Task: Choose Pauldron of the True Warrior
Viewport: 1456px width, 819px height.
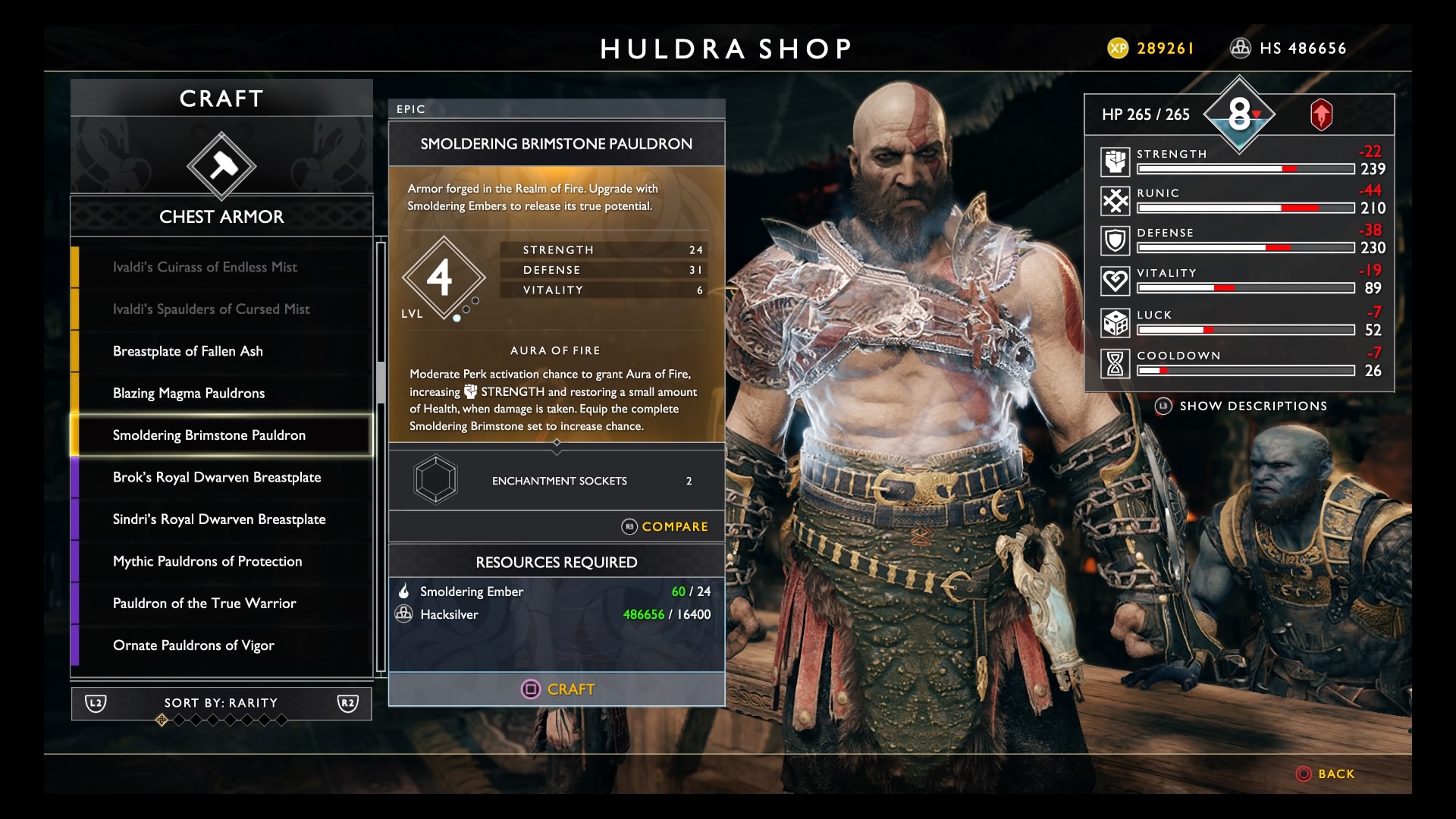Action: pyautogui.click(x=204, y=604)
